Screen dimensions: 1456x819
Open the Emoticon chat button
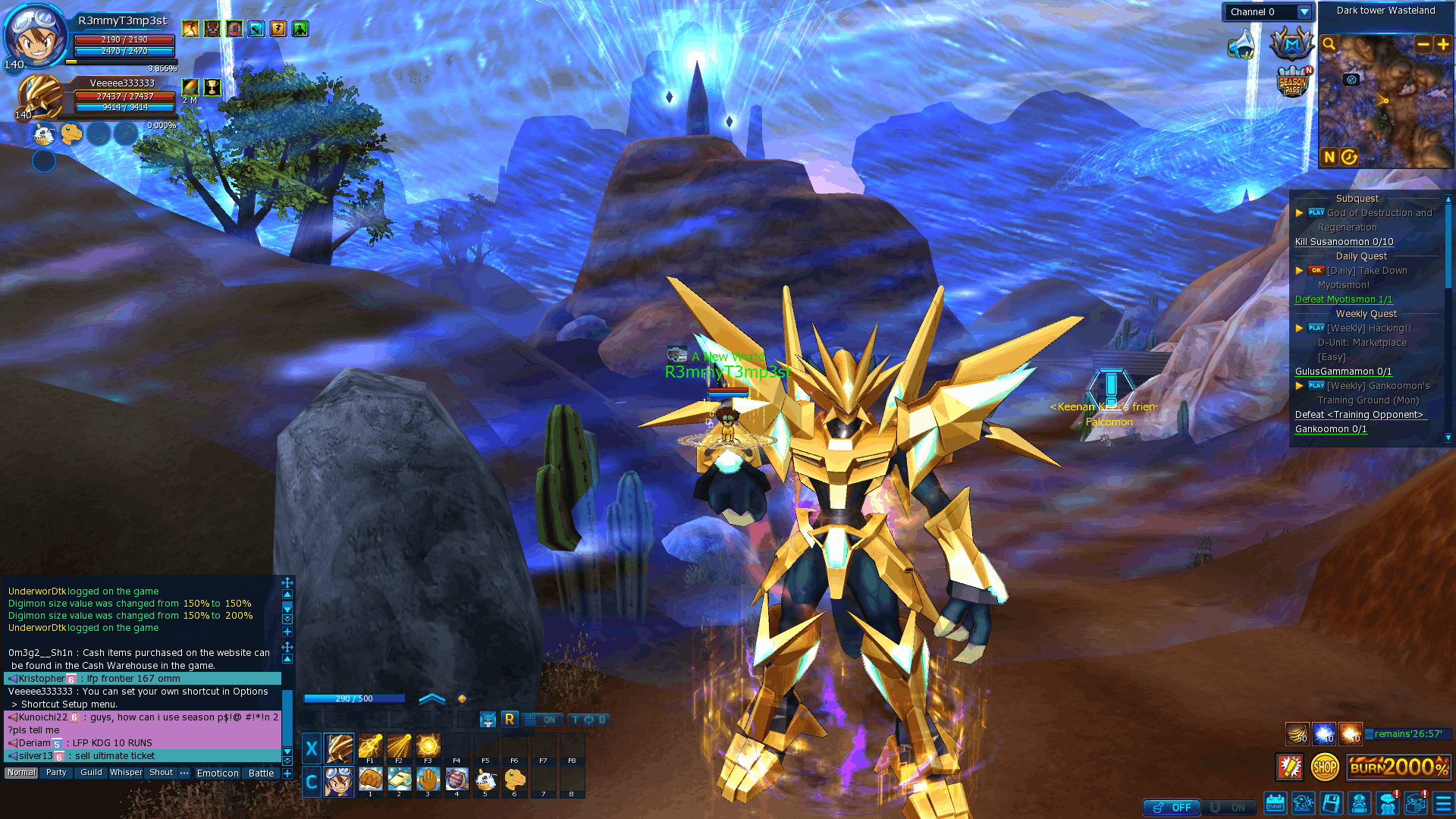[x=218, y=773]
